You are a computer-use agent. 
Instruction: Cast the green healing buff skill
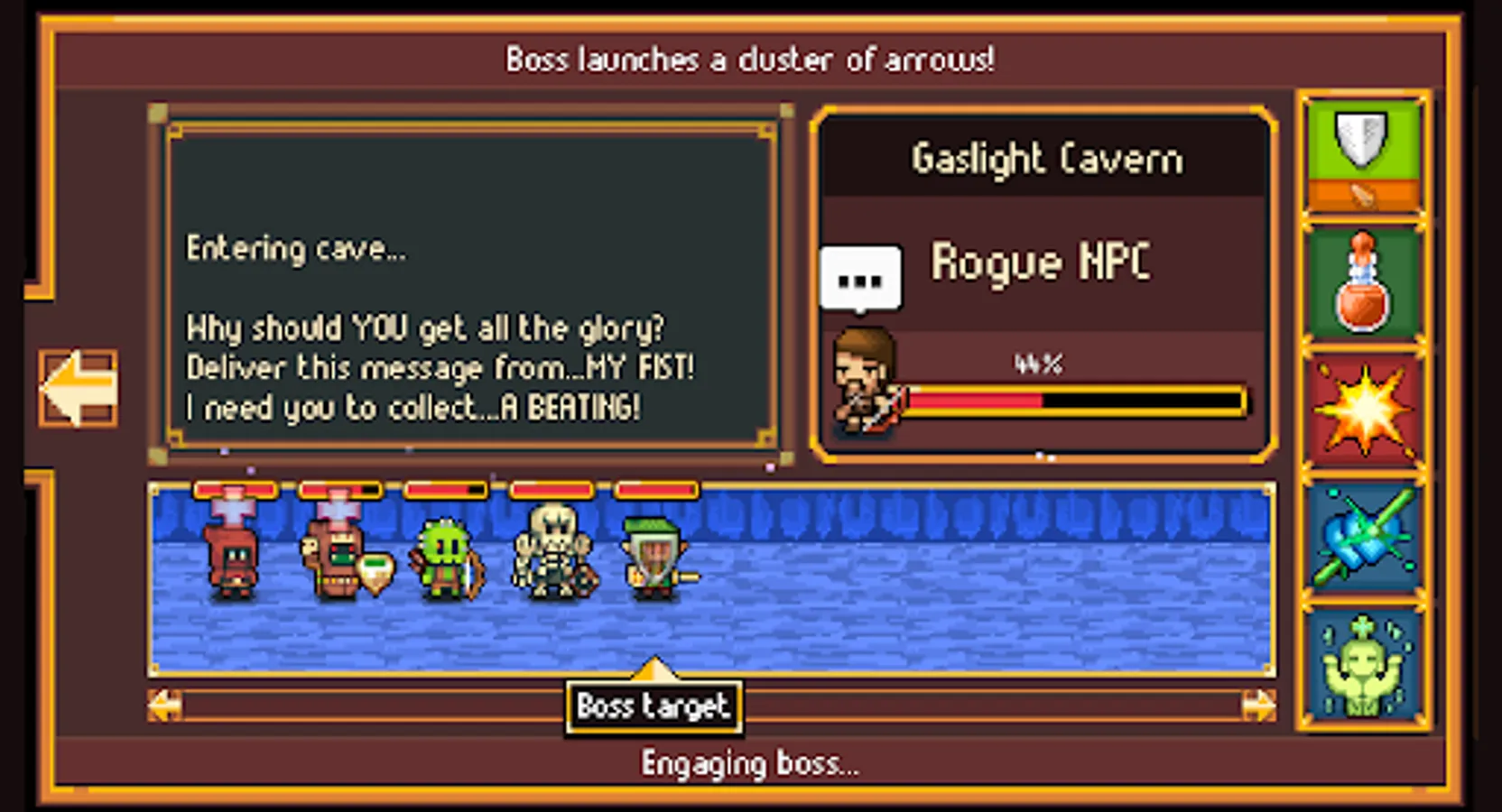pos(1363,663)
